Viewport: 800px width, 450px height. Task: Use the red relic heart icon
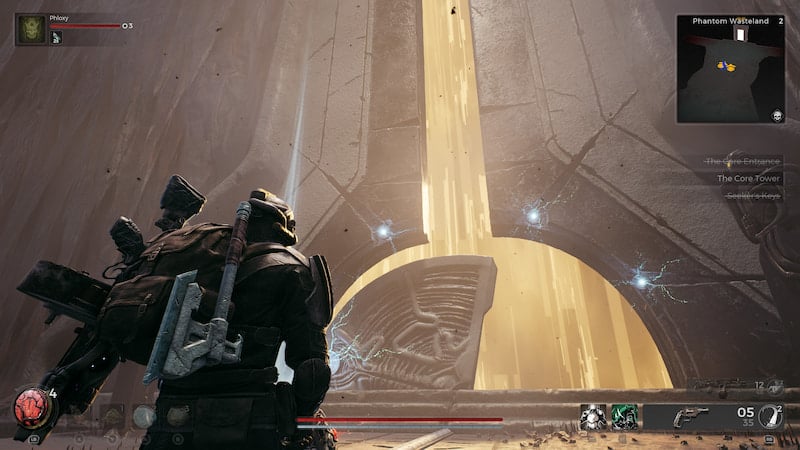pos(27,407)
